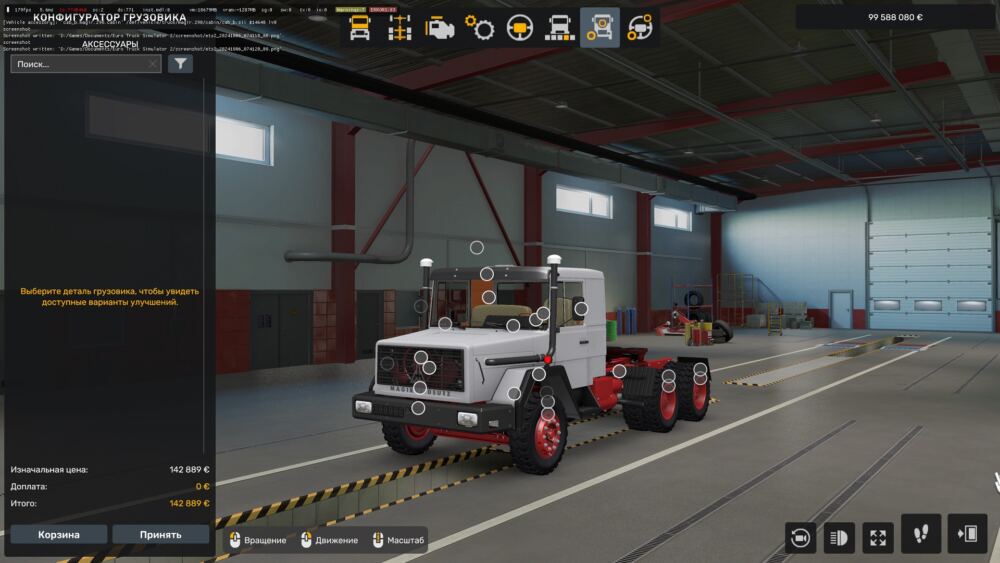Click the four-arrows fullscreen view button
The image size is (1000, 563).
(x=877, y=538)
